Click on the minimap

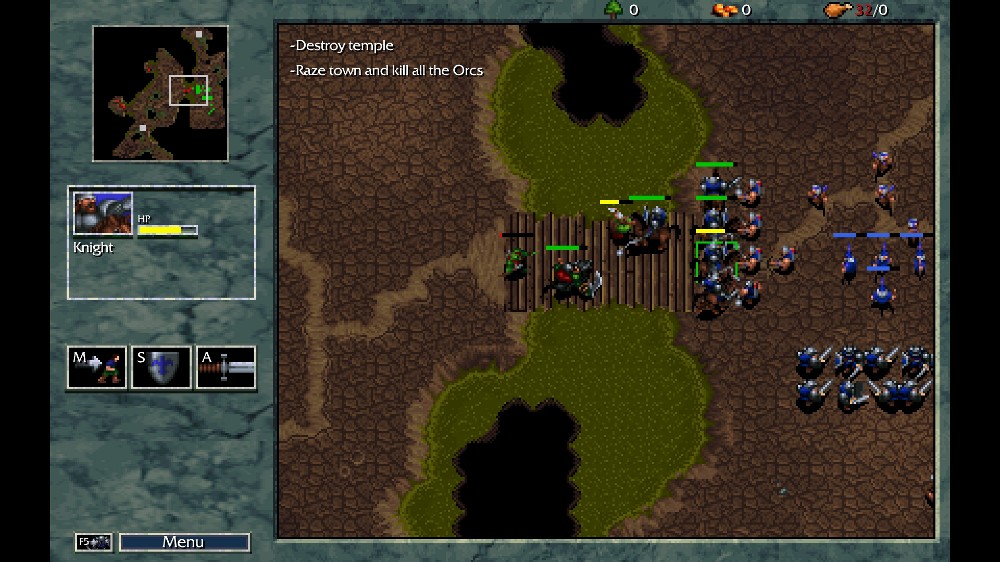point(160,93)
